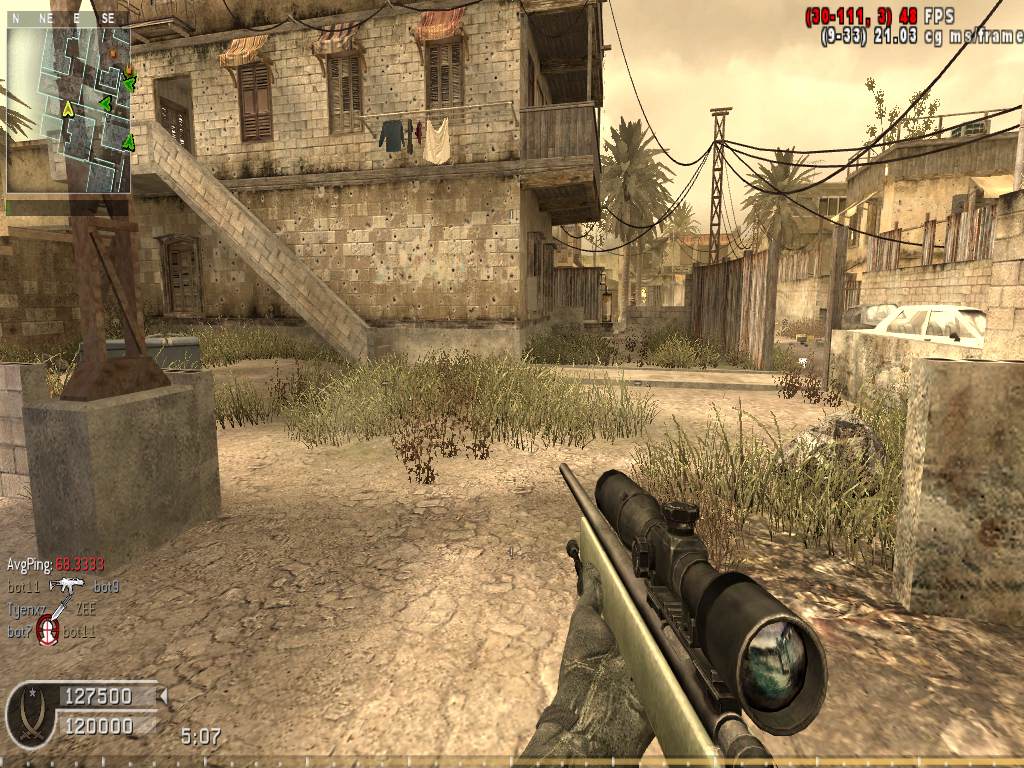Click the crossed swords team emblem
Viewport: 1024px width, 768px height.
[31, 715]
